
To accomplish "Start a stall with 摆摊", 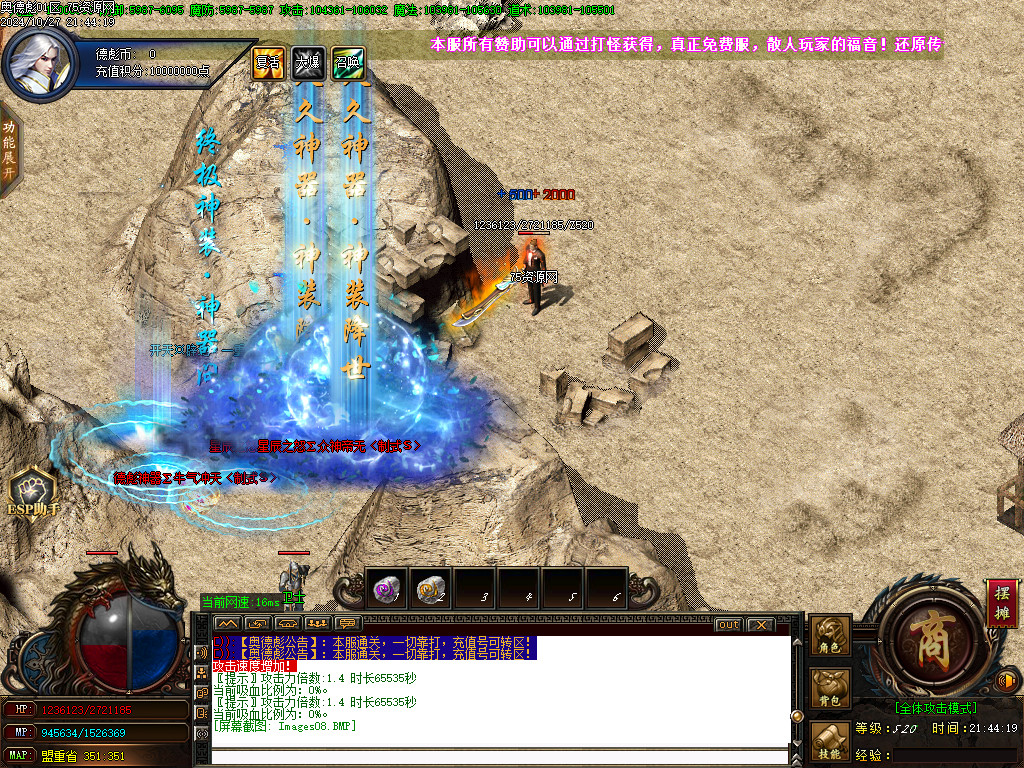I will (x=1002, y=602).
